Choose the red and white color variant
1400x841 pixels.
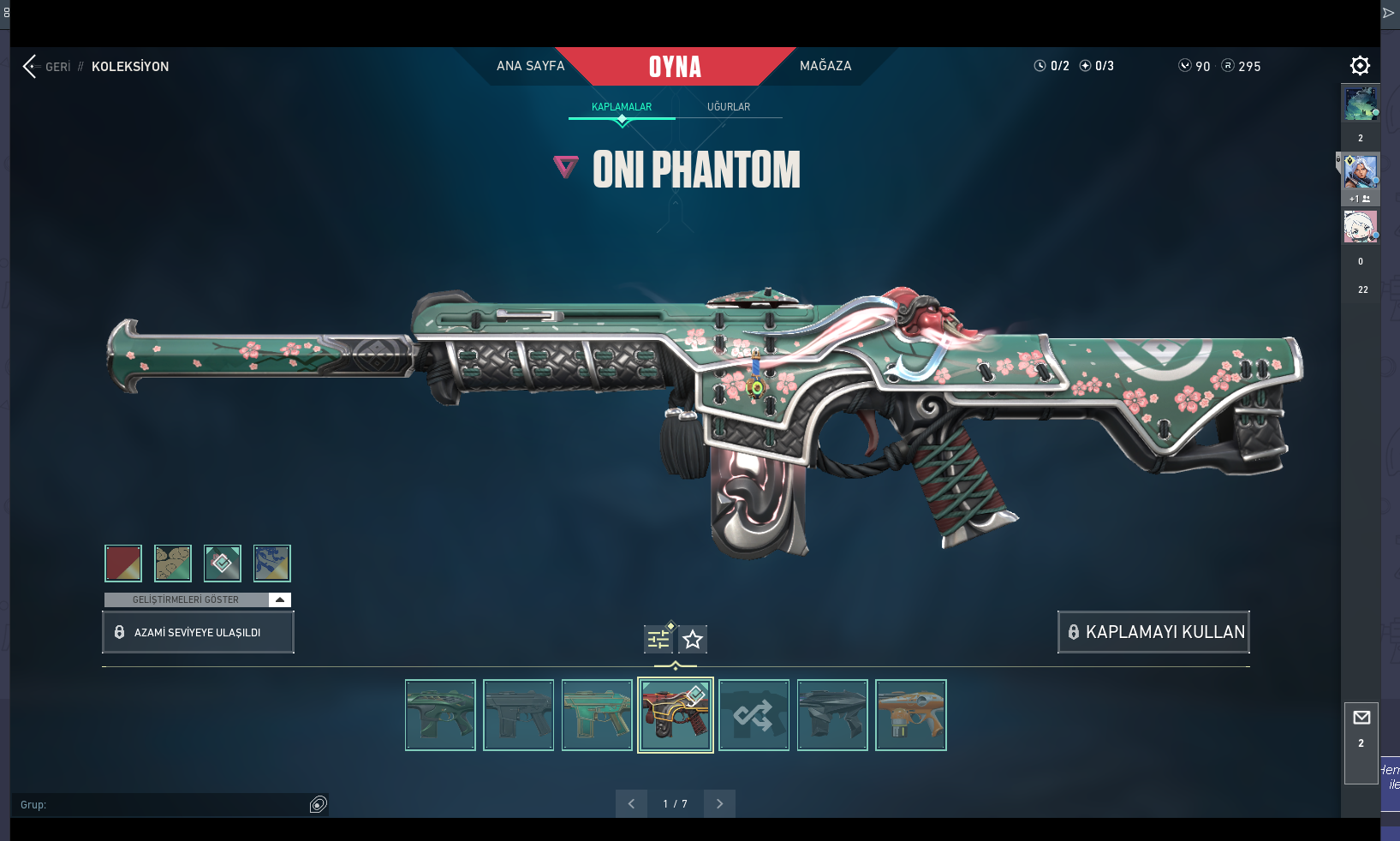[123, 564]
